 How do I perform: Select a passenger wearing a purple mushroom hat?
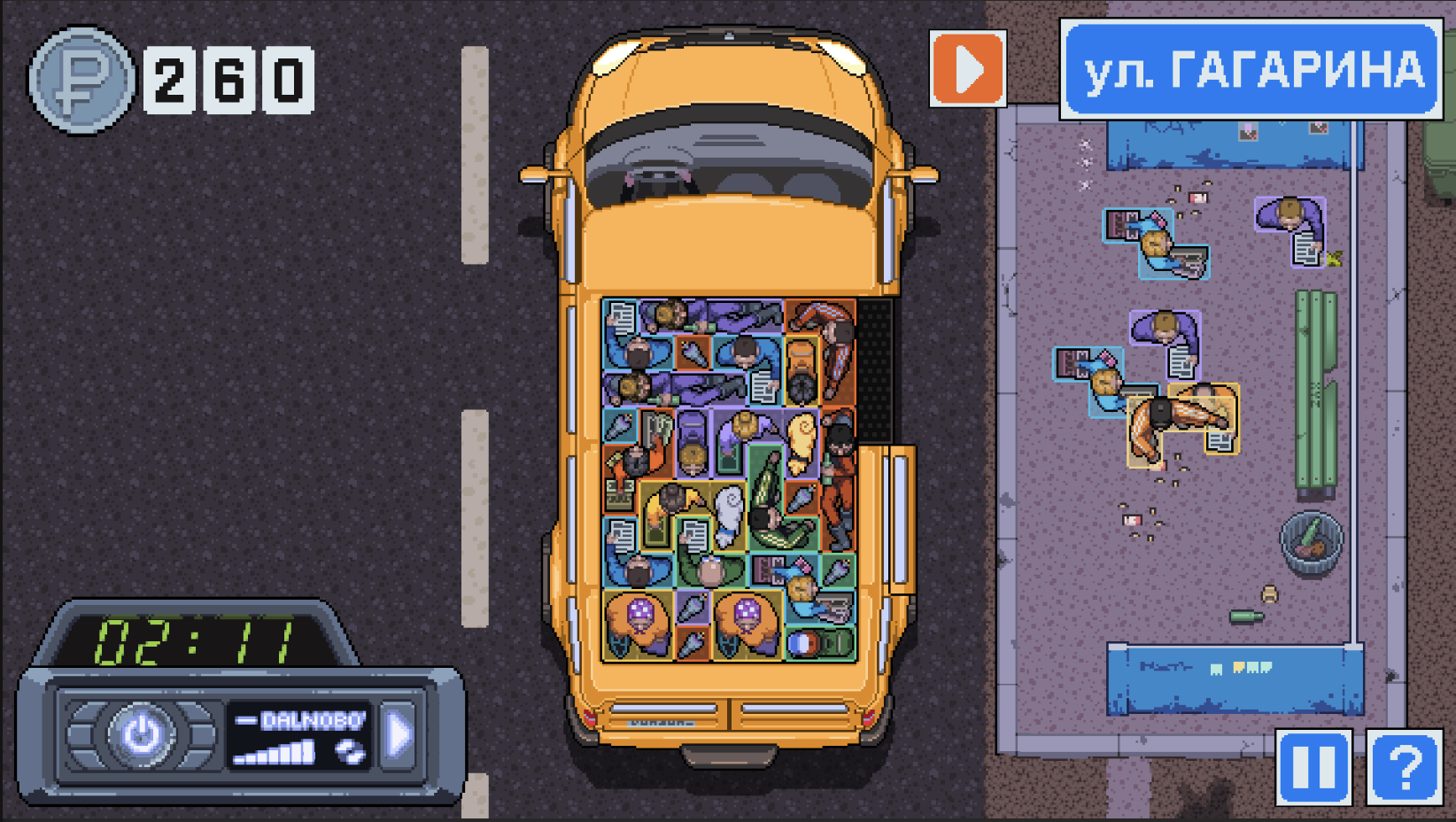pyautogui.click(x=642, y=614)
